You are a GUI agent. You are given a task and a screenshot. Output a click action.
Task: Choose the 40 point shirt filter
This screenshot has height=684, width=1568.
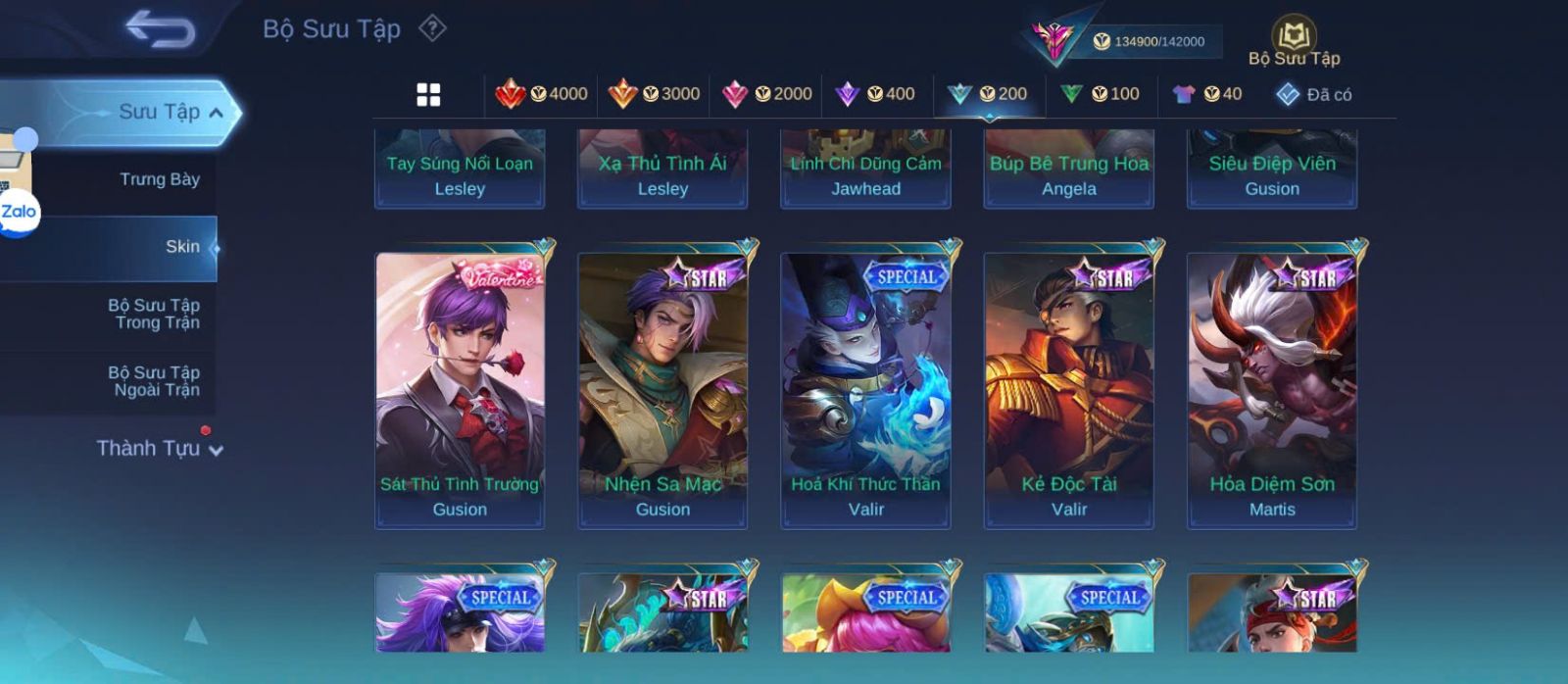pyautogui.click(x=1207, y=94)
